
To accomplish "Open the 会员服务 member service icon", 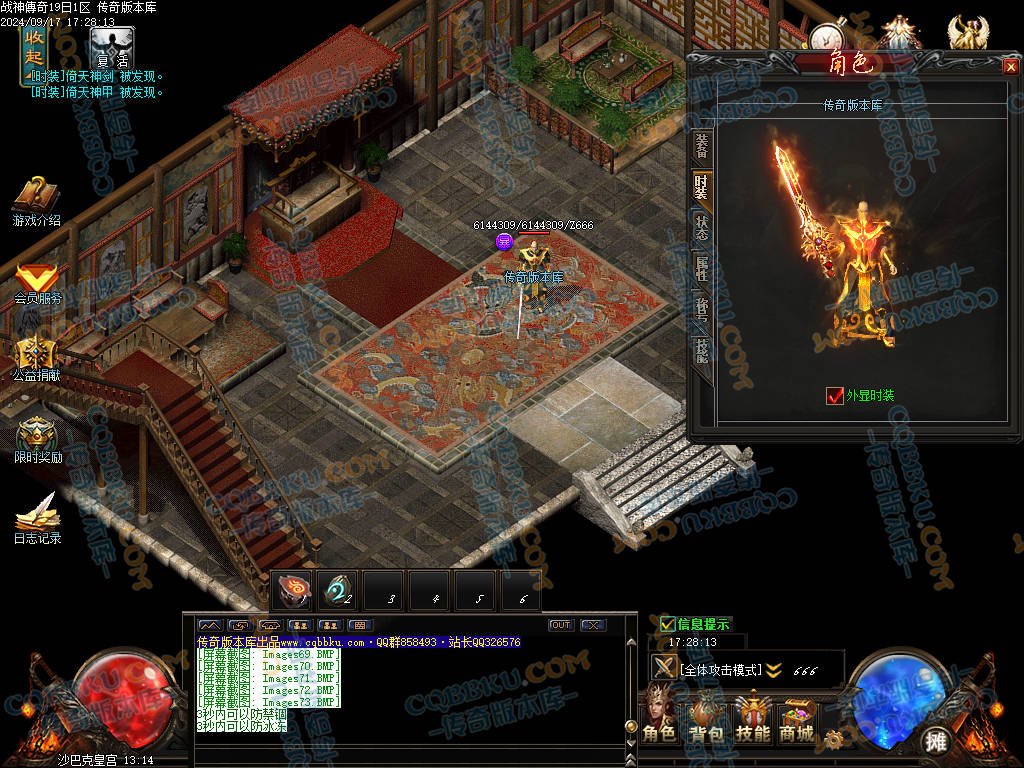I will [x=36, y=282].
